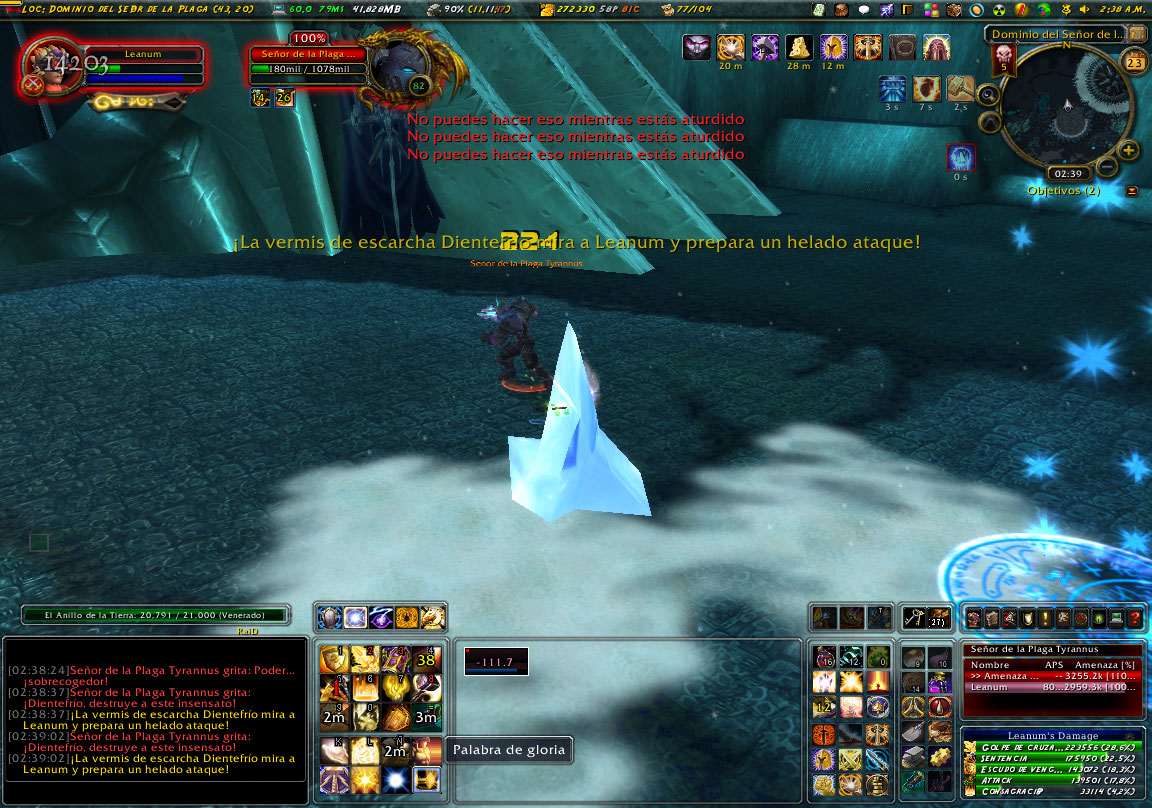1152x808 pixels.
Task: Click the minimap tracking magnifier button
Action: point(987,96)
